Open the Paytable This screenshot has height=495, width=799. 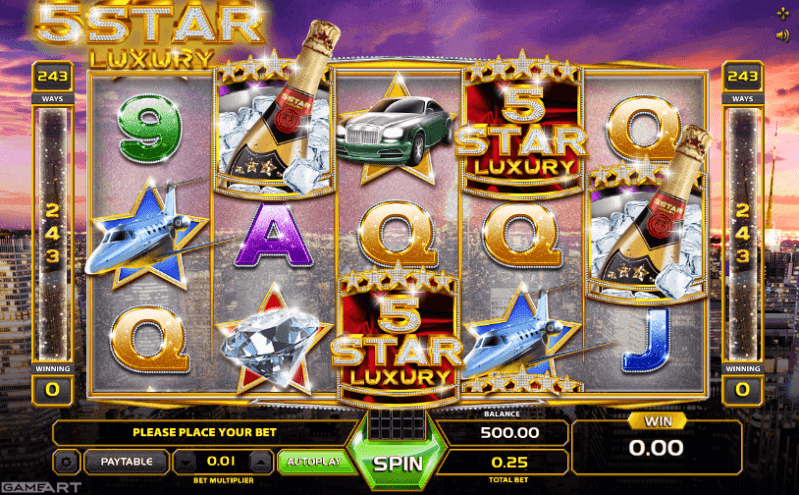click(x=127, y=462)
